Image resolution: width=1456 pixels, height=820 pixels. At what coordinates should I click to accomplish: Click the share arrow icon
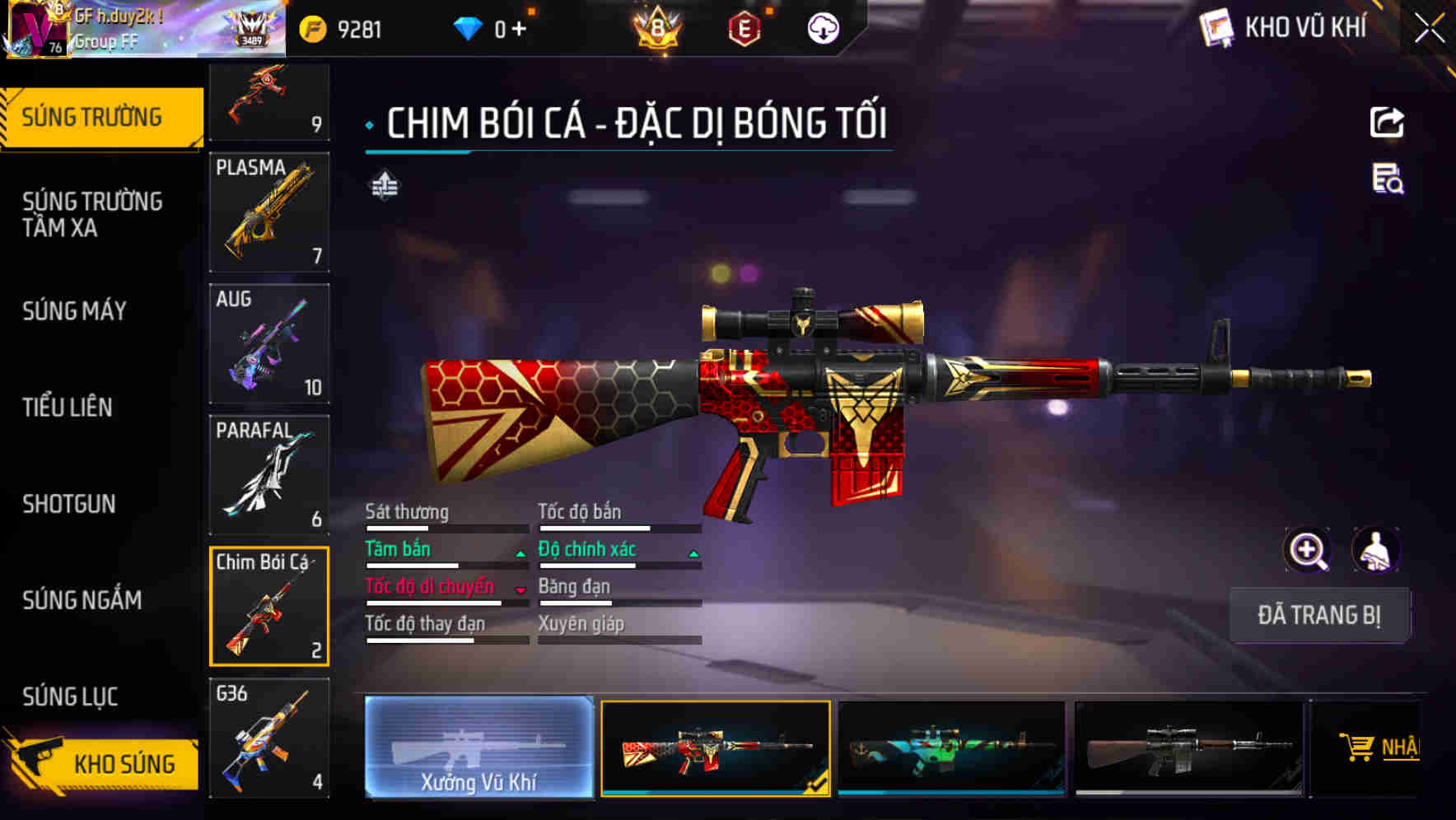click(1387, 123)
